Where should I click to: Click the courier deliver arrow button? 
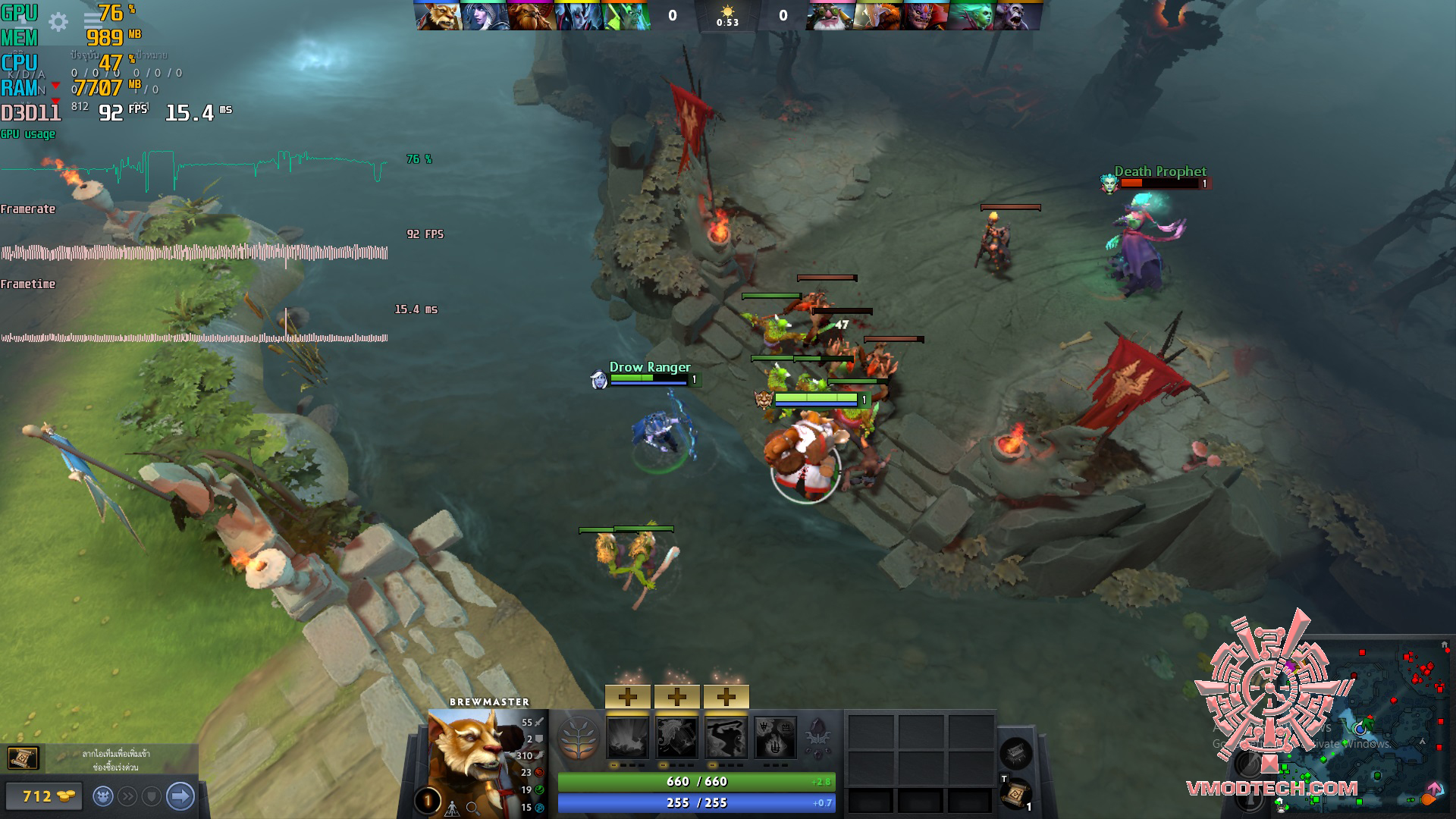coord(180,796)
